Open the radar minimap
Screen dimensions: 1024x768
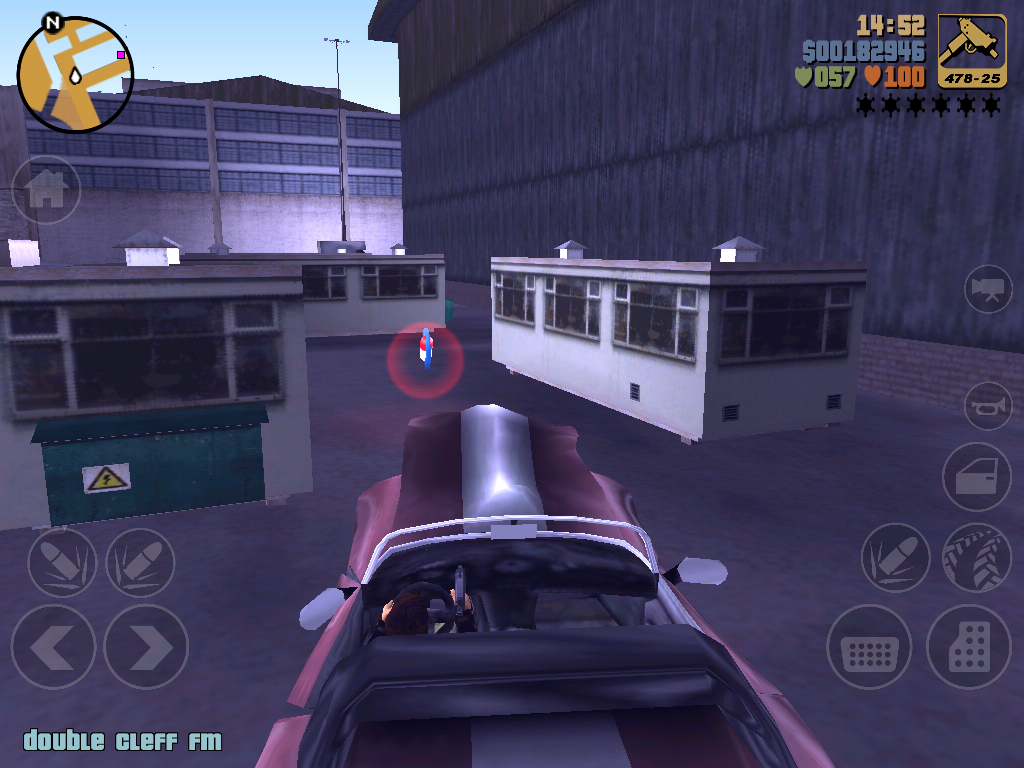(x=75, y=75)
